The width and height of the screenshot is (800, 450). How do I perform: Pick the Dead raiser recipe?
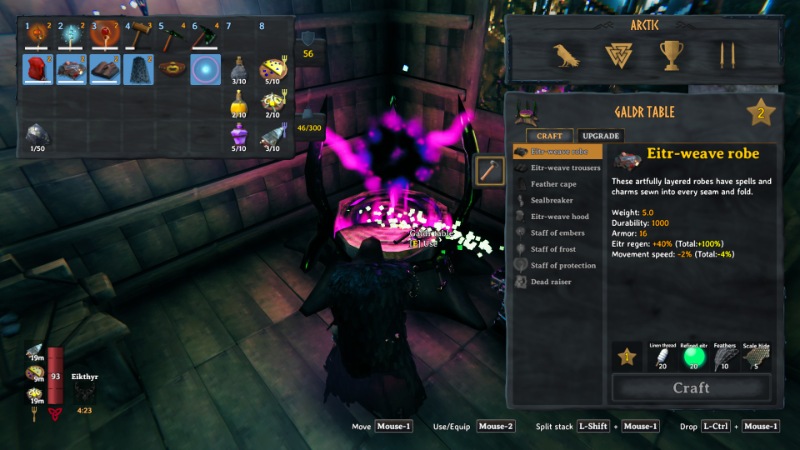550,282
